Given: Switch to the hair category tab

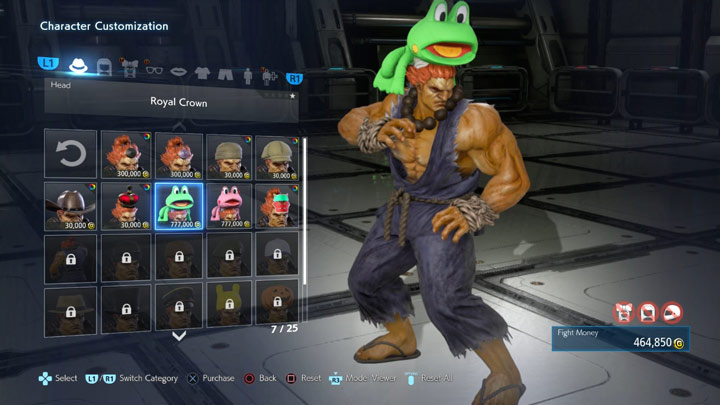Looking at the screenshot, I should pos(103,68).
